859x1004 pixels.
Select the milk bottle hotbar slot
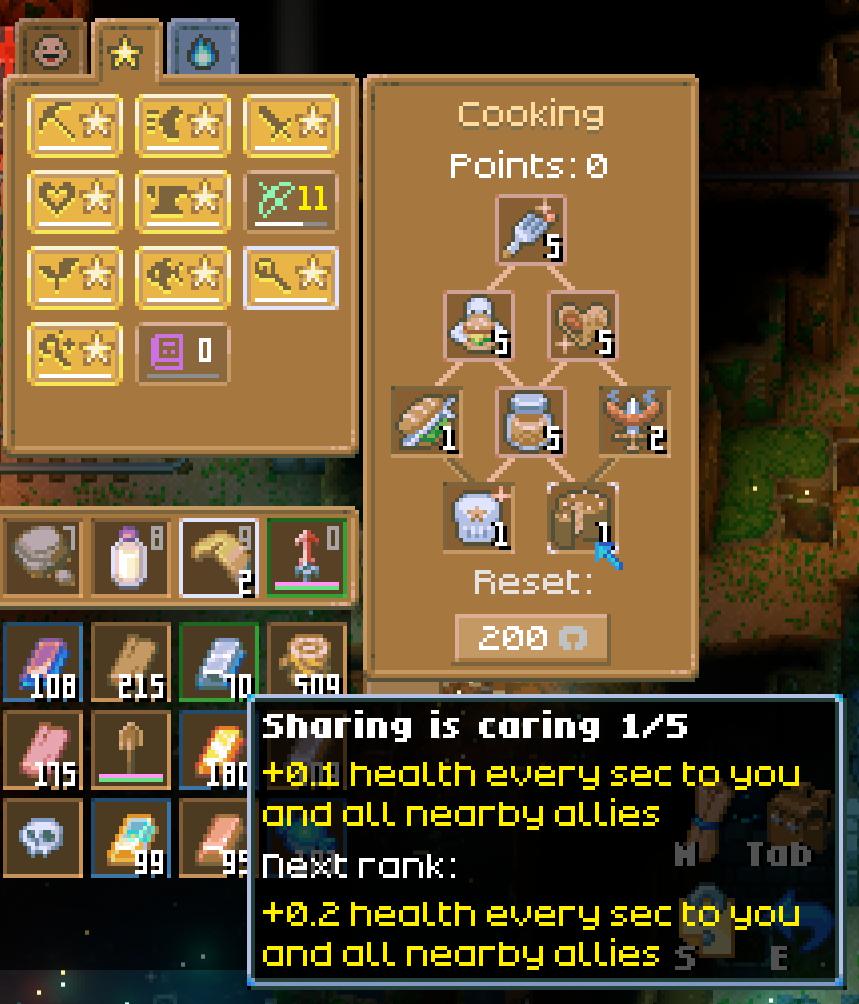130,557
